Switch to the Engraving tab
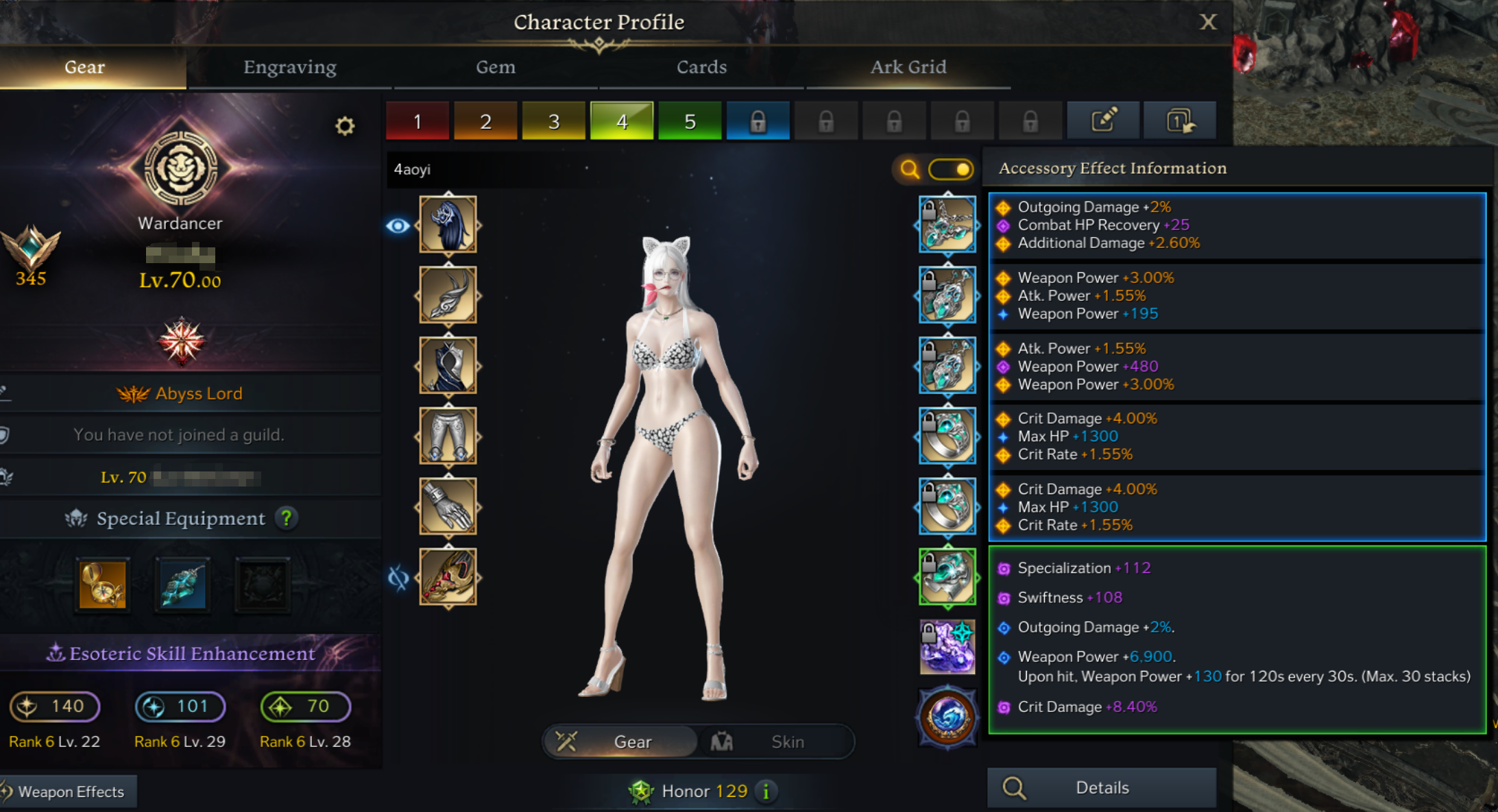 click(290, 67)
